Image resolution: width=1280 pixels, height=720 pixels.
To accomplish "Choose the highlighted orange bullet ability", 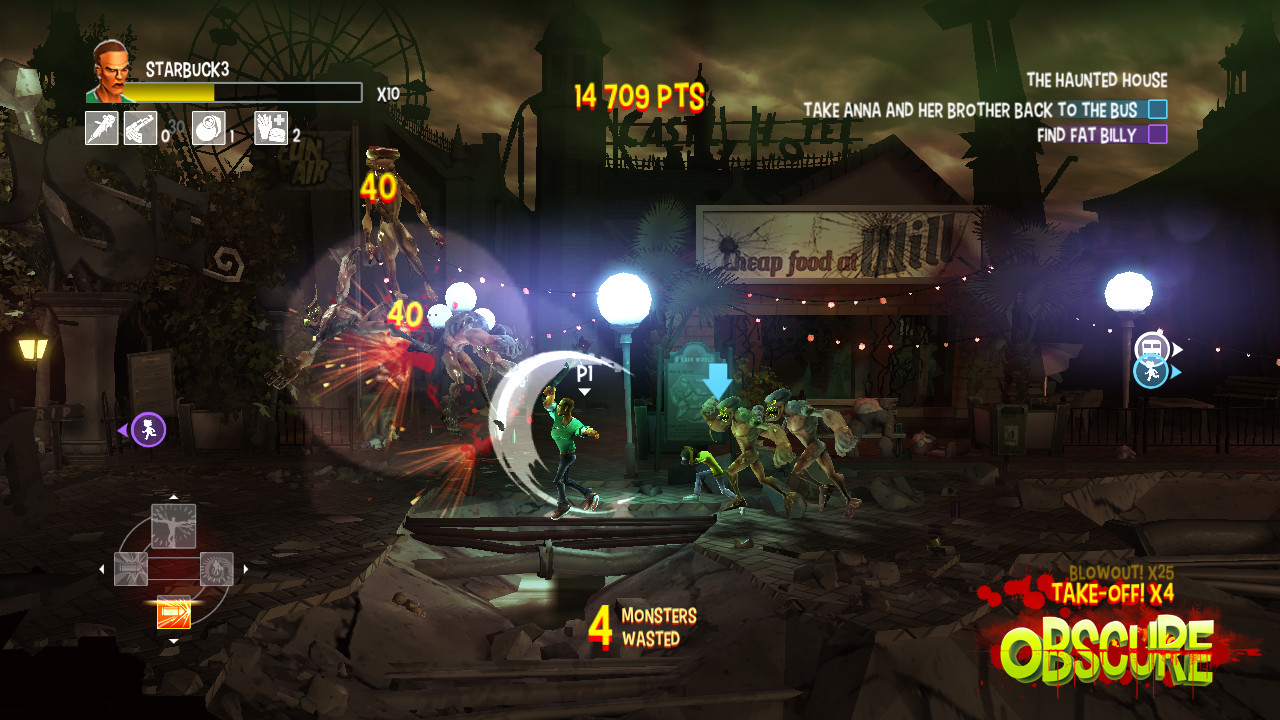I will point(174,611).
